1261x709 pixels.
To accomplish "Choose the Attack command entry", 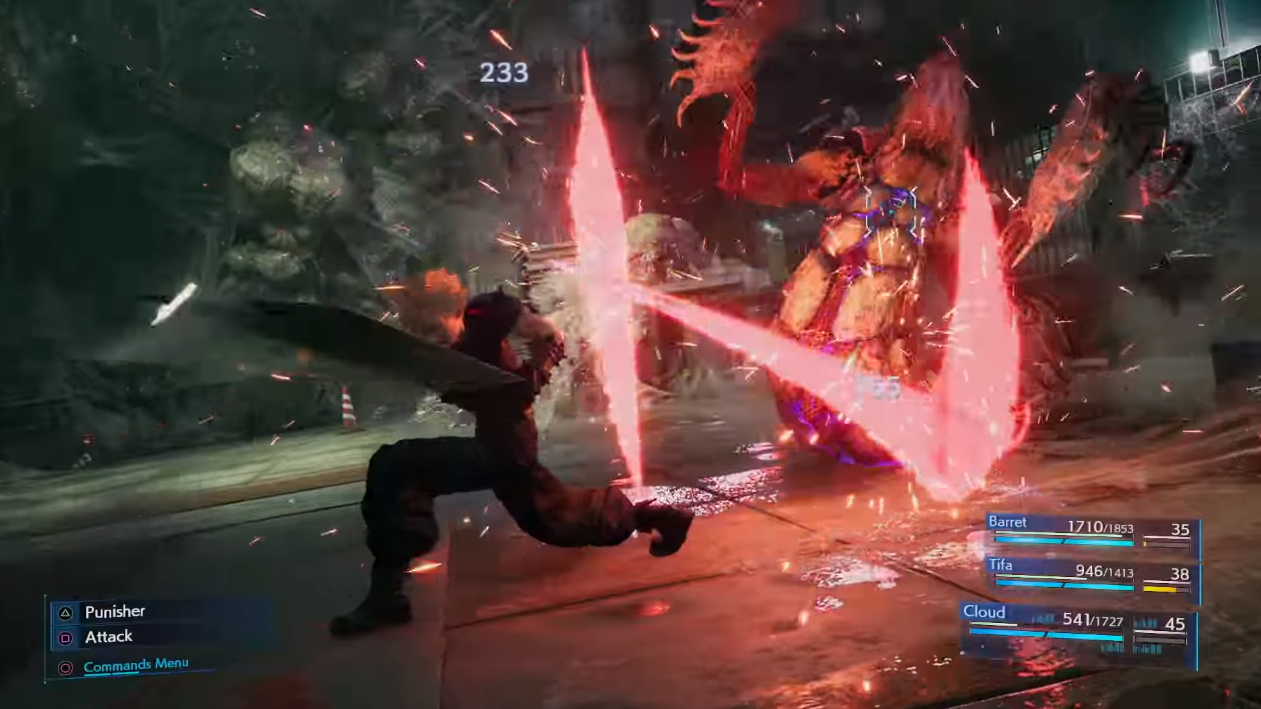I will click(108, 637).
